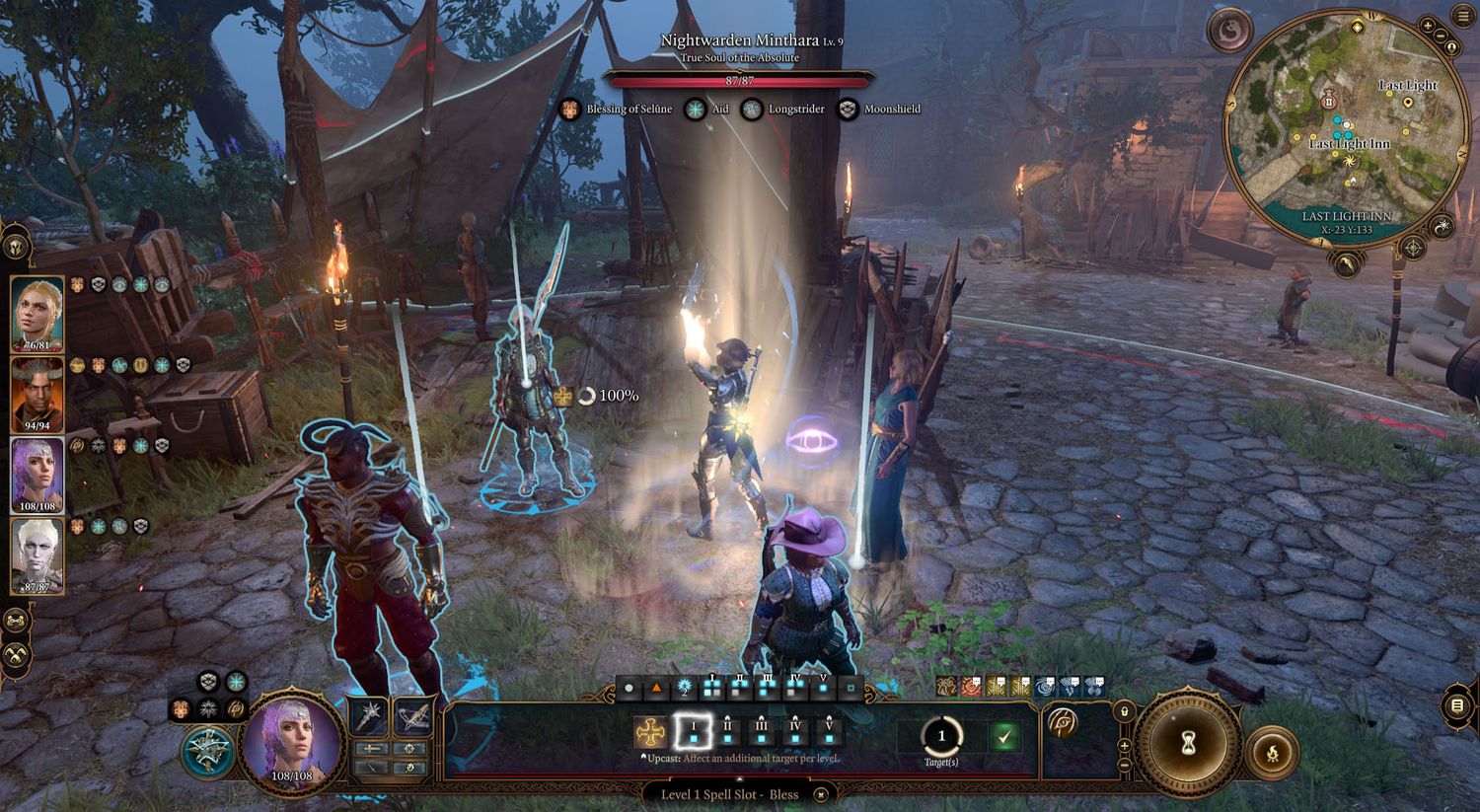Select the white-haired companion portrait
The image size is (1480, 812).
point(37,555)
